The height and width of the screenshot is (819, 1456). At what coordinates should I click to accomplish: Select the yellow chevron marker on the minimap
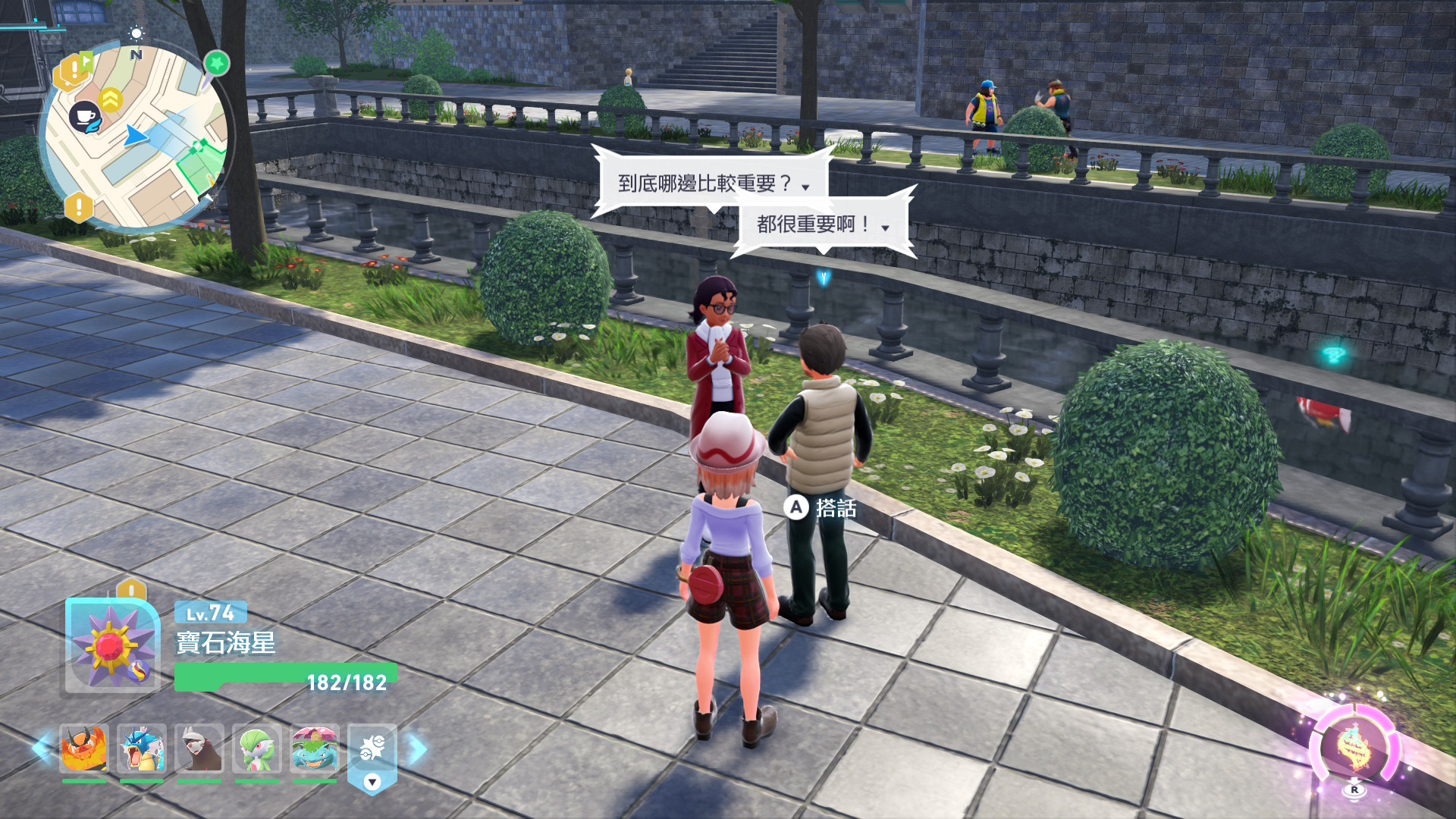tap(111, 99)
